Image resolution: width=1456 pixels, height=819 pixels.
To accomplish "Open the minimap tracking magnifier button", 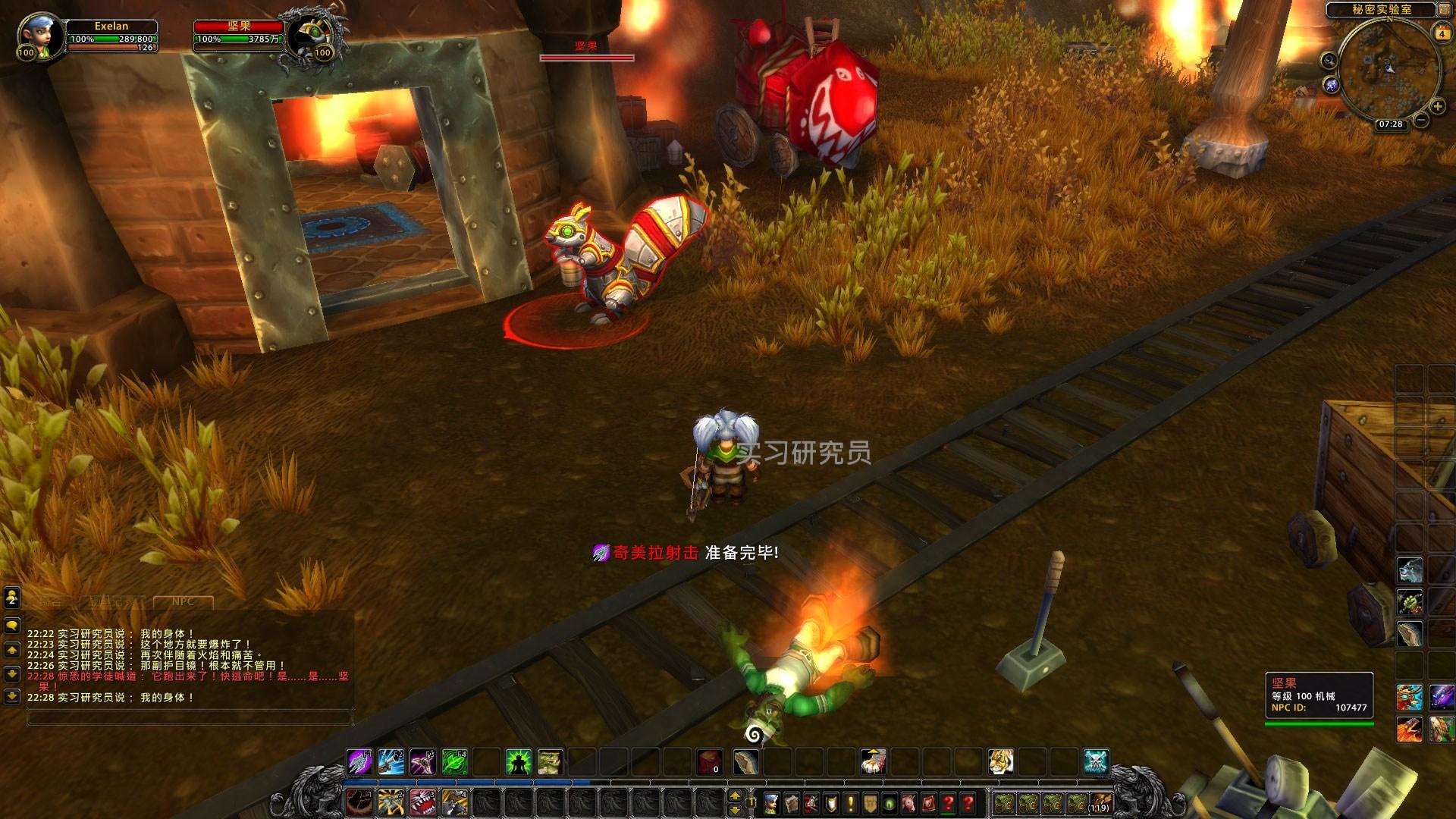I will (x=1329, y=60).
